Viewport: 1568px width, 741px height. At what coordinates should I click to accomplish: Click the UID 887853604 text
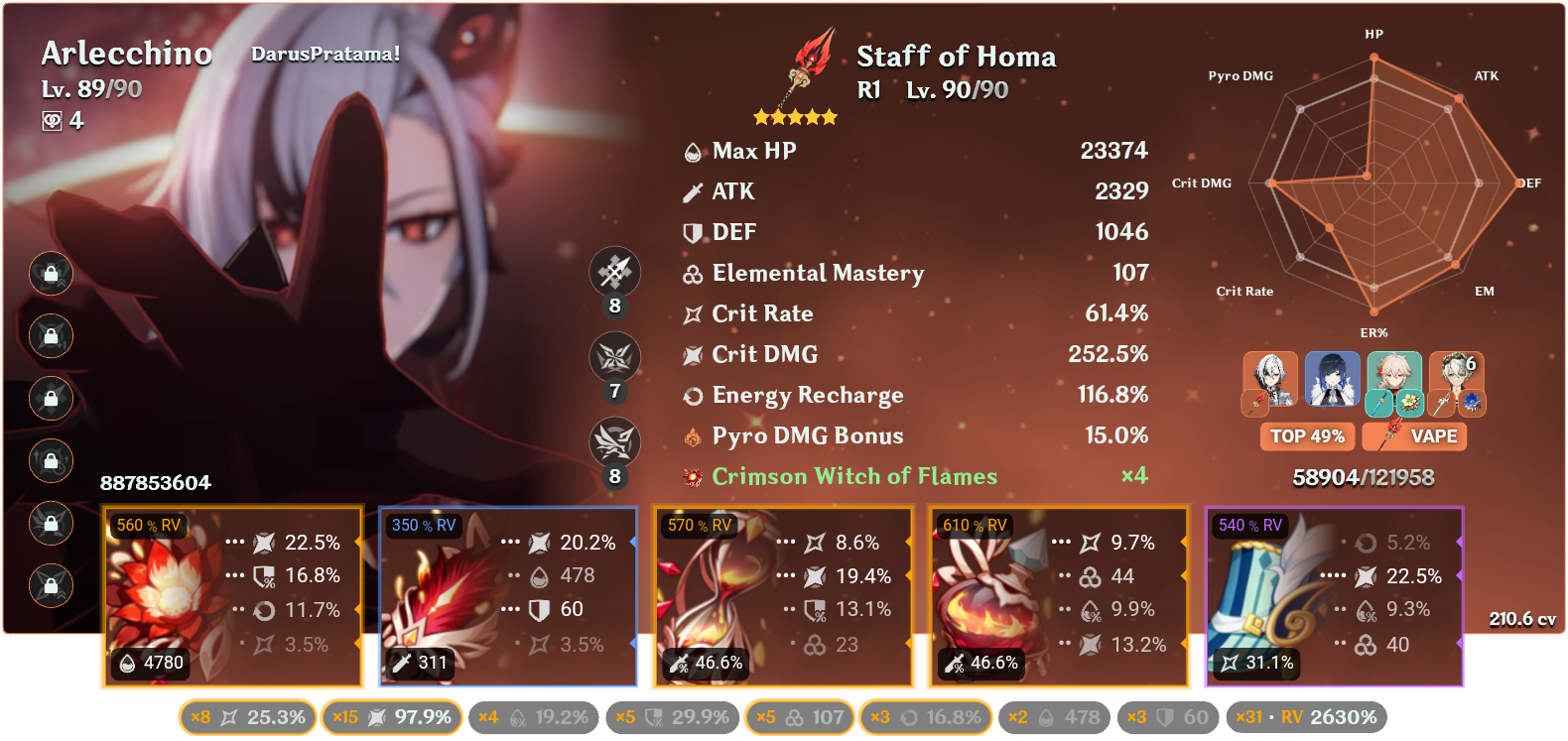pyautogui.click(x=154, y=484)
